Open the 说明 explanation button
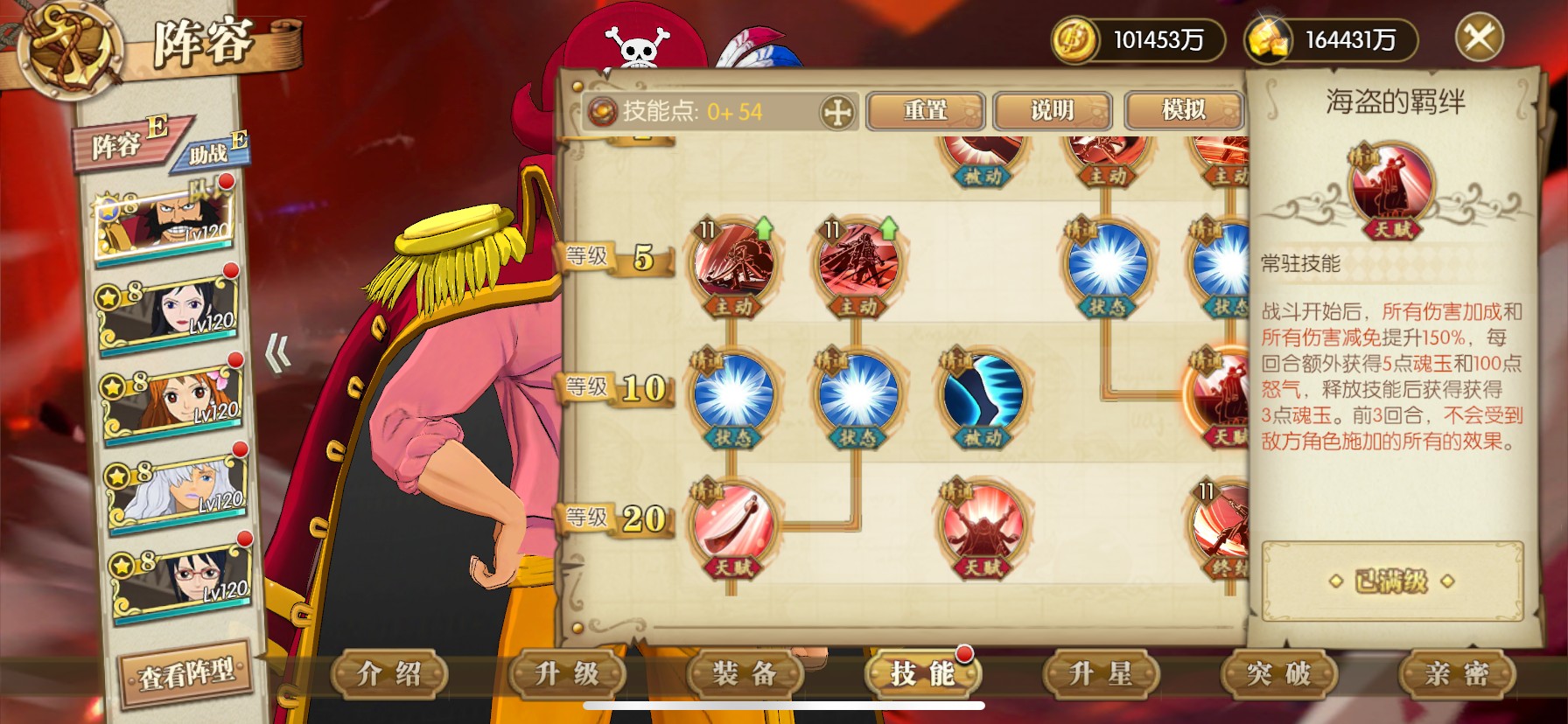 [x=1053, y=111]
